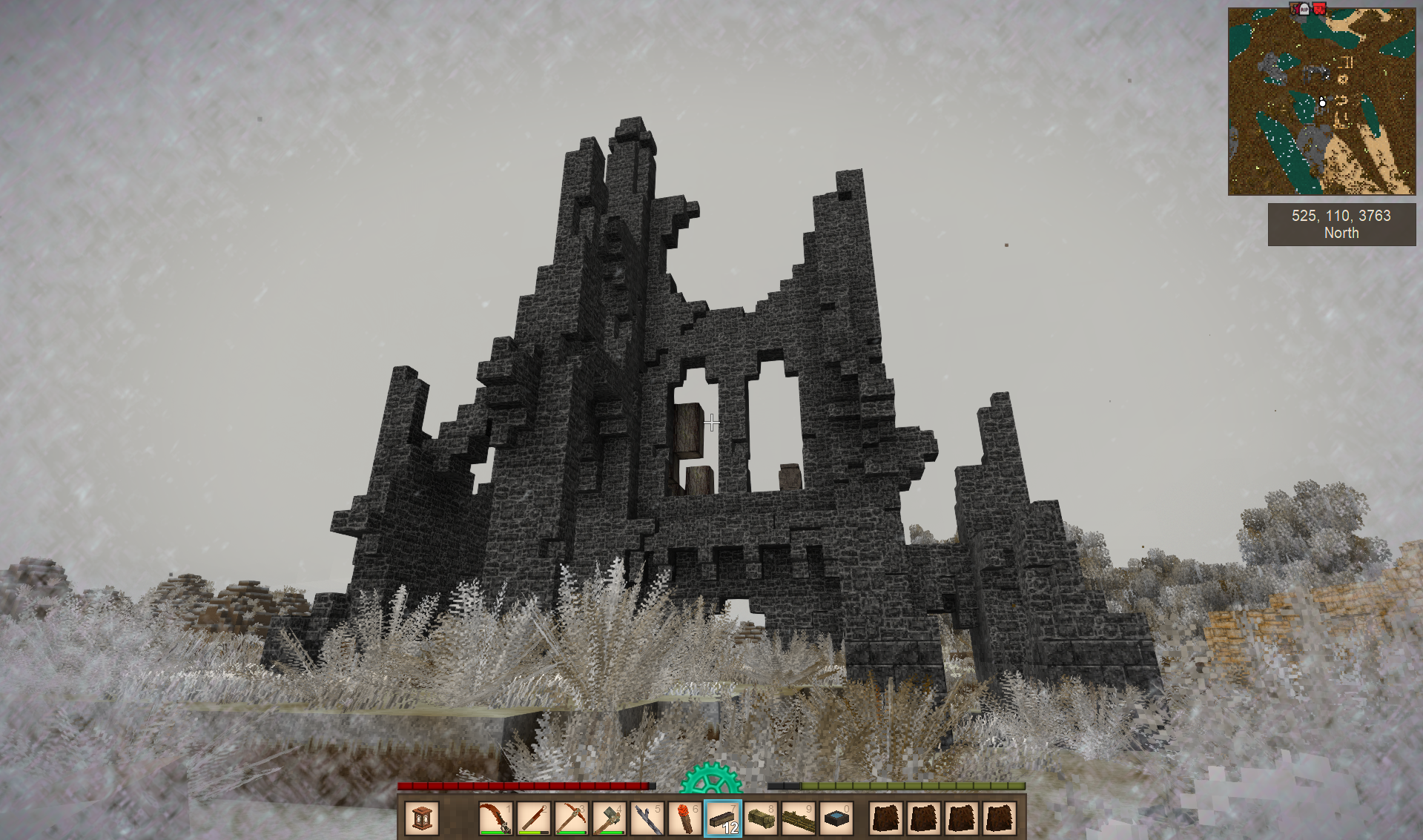The image size is (1423, 840).
Task: Equip the pickaxe from the hotbar
Action: pyautogui.click(x=571, y=818)
